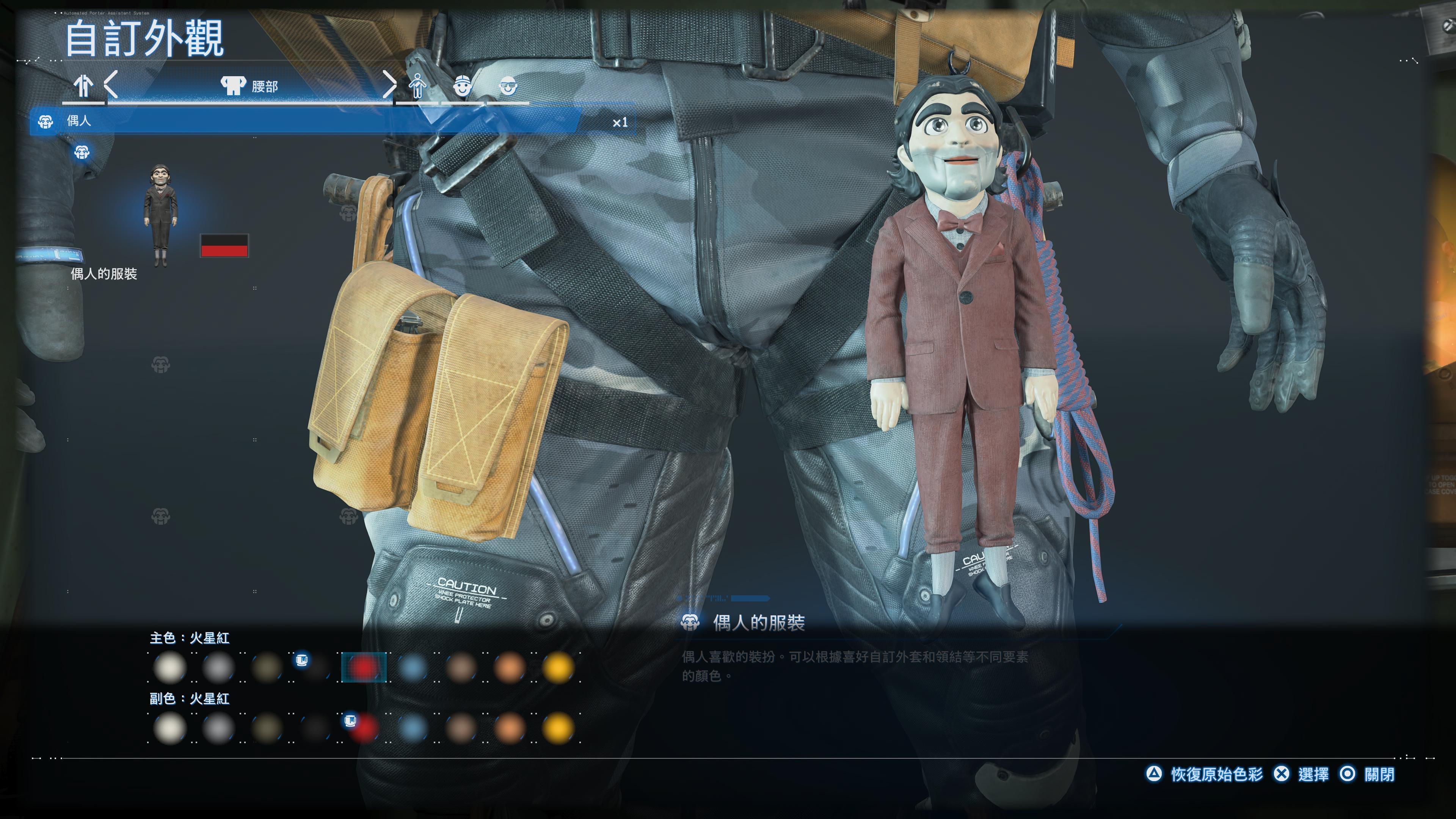Go to the previous category with left arrow

tap(111, 85)
